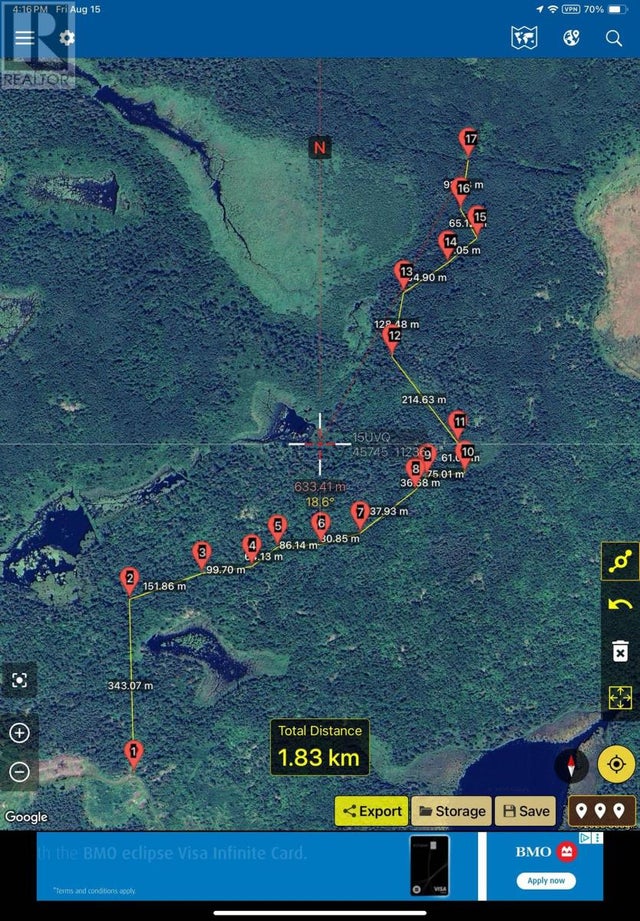Toggle the yellow path drawing tool
The width and height of the screenshot is (640, 921).
pyautogui.click(x=620, y=562)
